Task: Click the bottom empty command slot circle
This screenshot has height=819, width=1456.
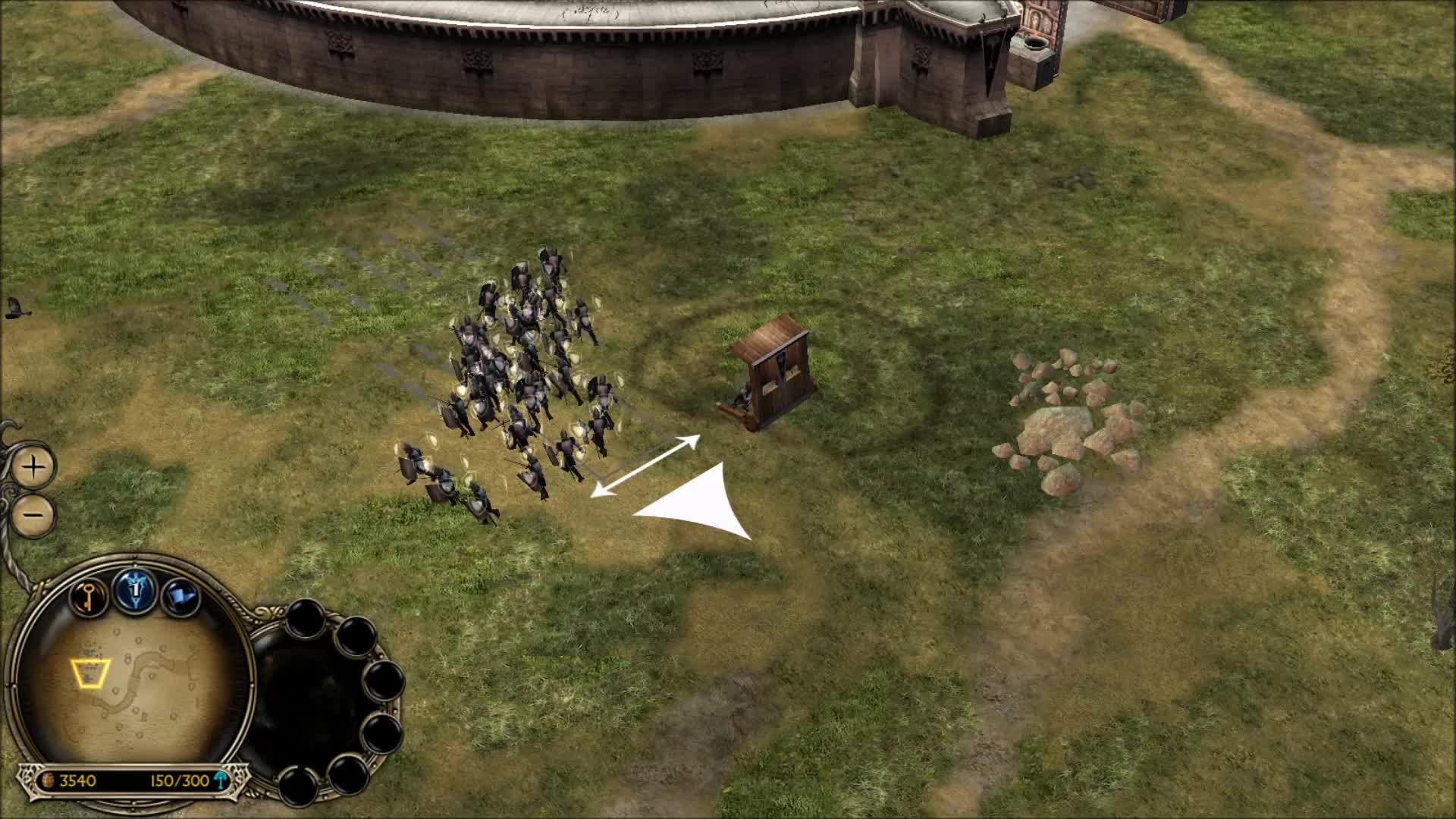Action: (x=298, y=786)
